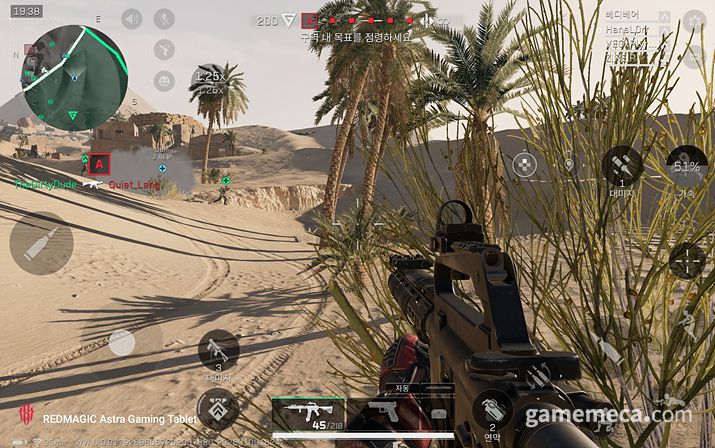The height and width of the screenshot is (448, 715).
Task: Toggle the speaker audio icon
Action: point(132,19)
